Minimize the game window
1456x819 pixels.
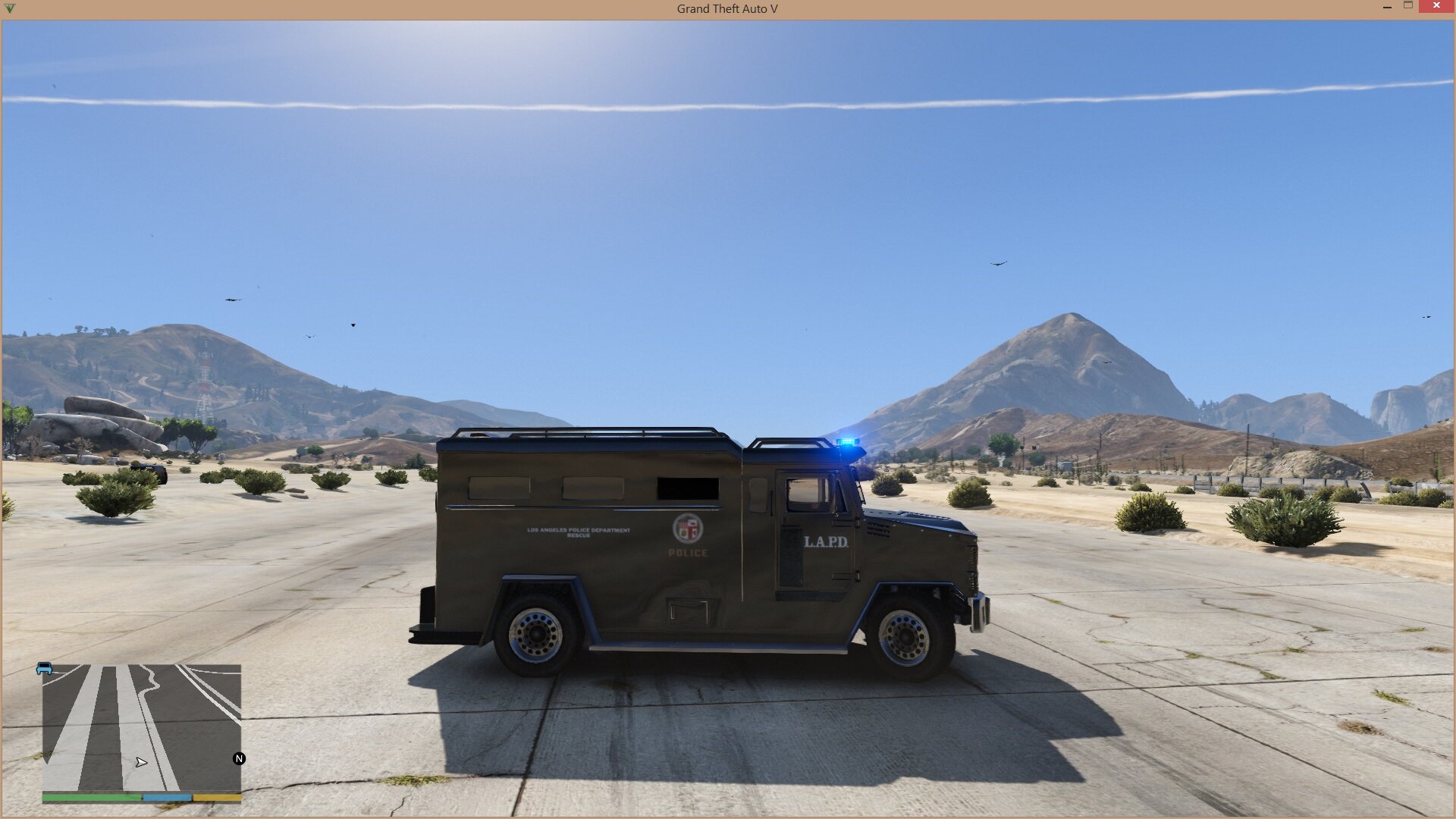[1387, 7]
